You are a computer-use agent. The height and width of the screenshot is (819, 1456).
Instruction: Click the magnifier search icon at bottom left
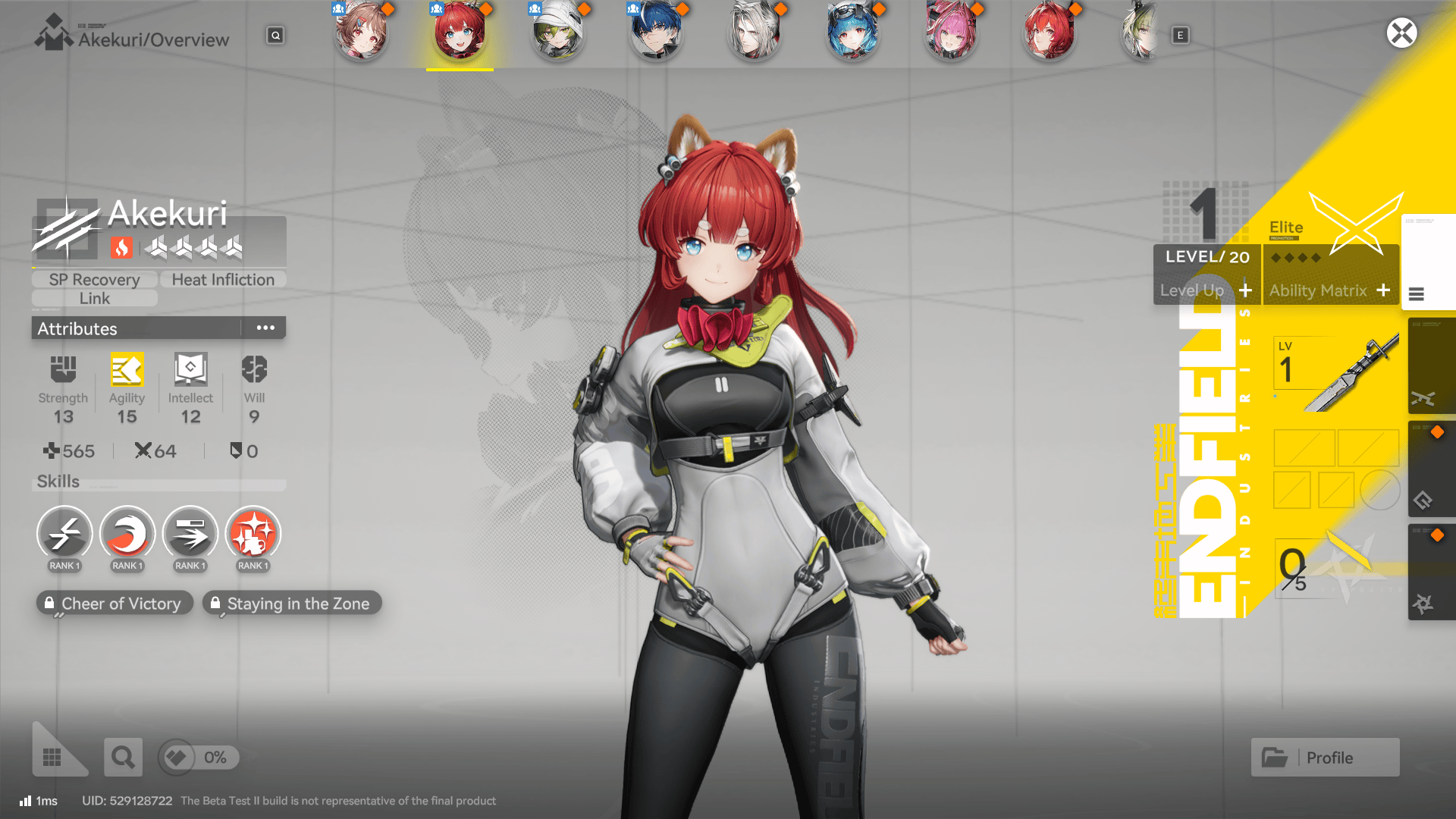click(x=123, y=757)
